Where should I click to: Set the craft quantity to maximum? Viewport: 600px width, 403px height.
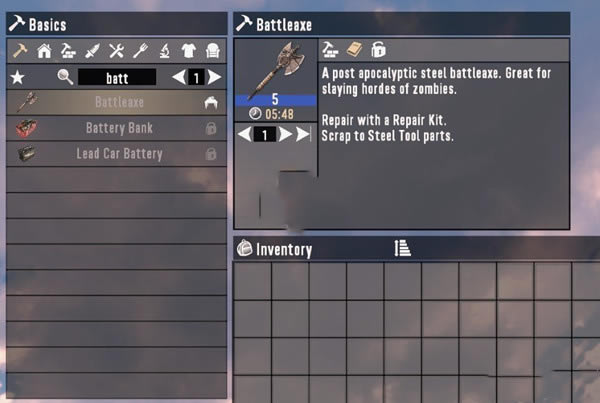click(x=305, y=134)
